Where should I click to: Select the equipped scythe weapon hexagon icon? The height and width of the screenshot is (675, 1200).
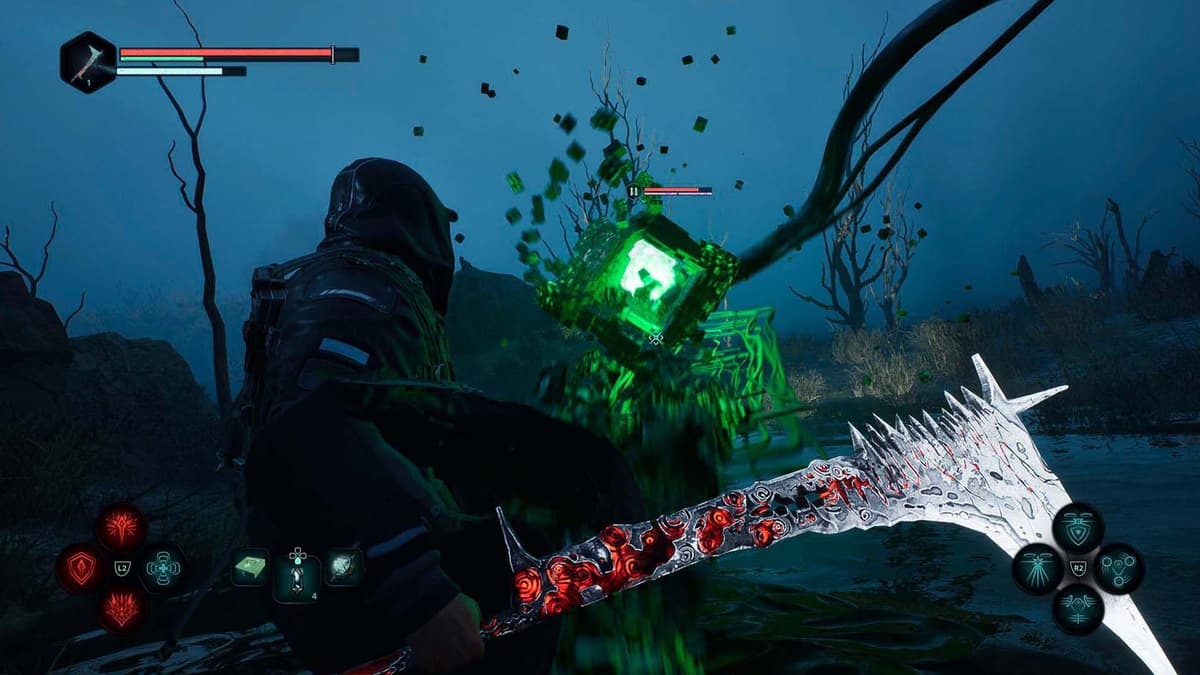[88, 61]
